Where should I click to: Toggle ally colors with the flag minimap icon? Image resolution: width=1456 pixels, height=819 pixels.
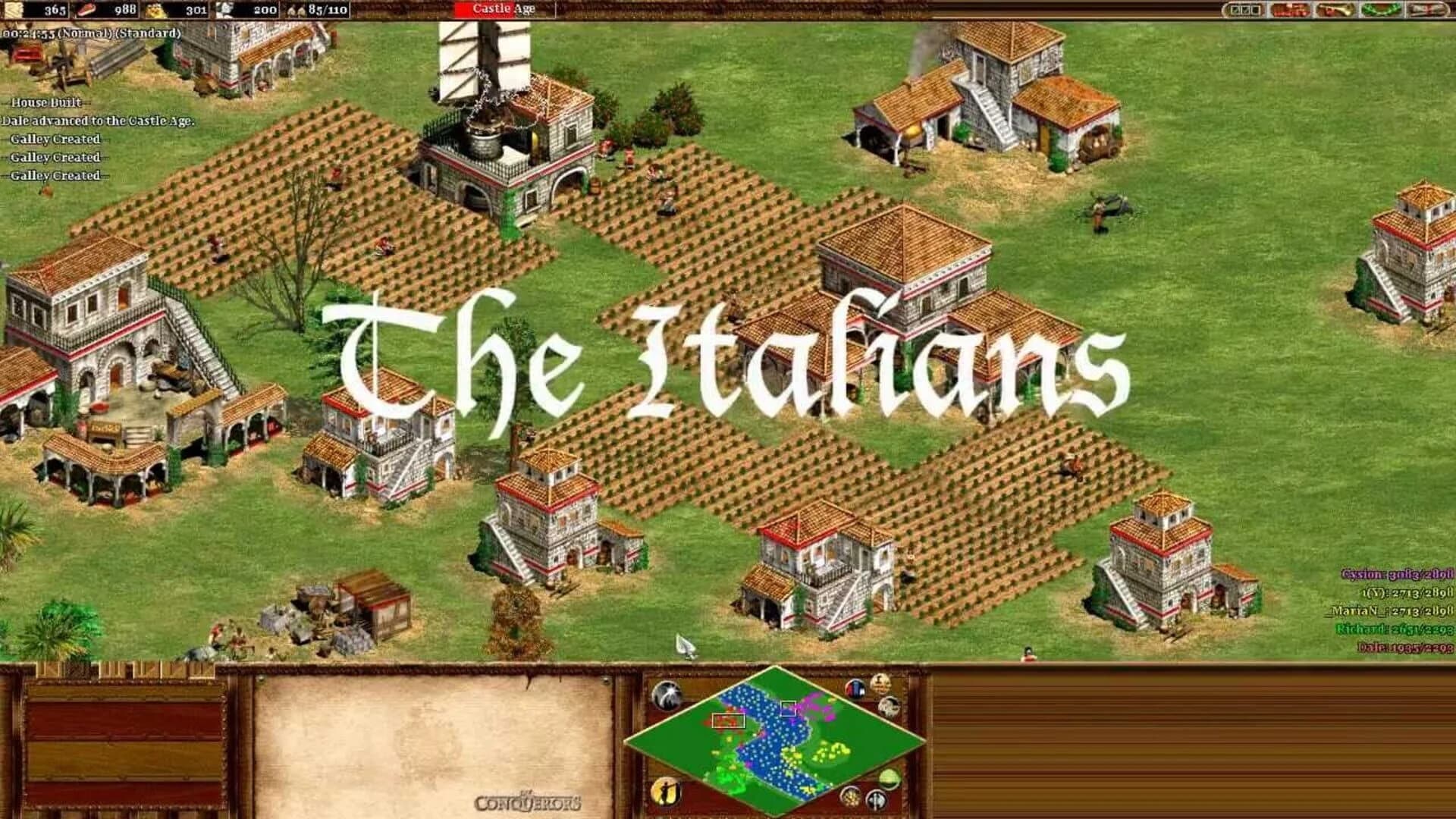855,689
